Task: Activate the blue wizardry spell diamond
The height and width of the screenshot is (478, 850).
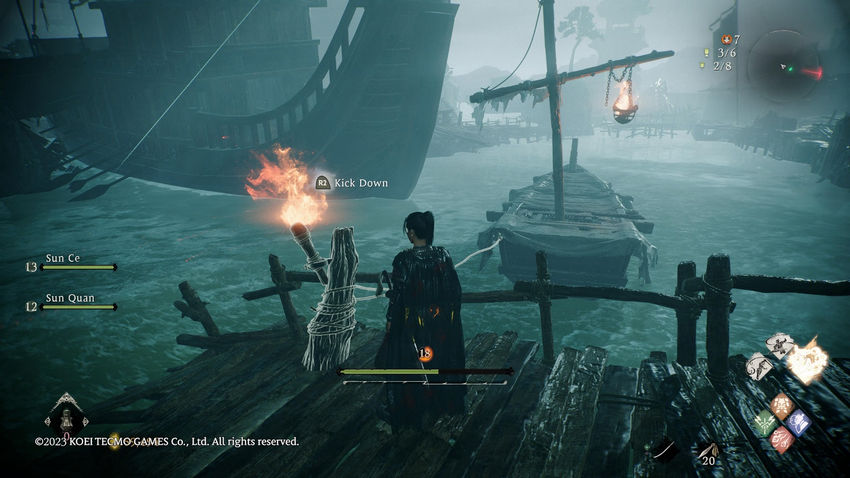Action: click(x=797, y=422)
